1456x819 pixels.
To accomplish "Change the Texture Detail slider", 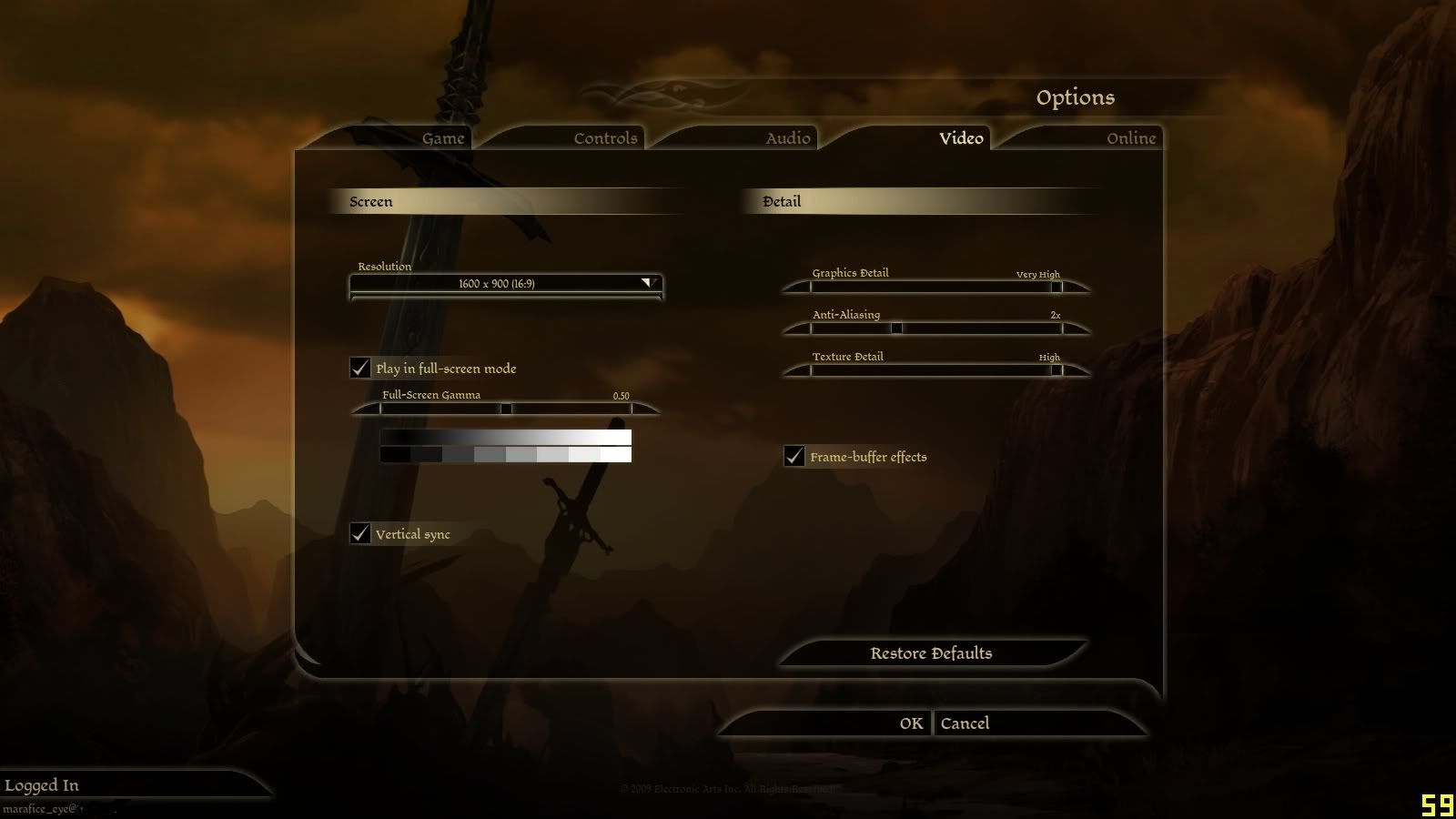I will [1056, 370].
